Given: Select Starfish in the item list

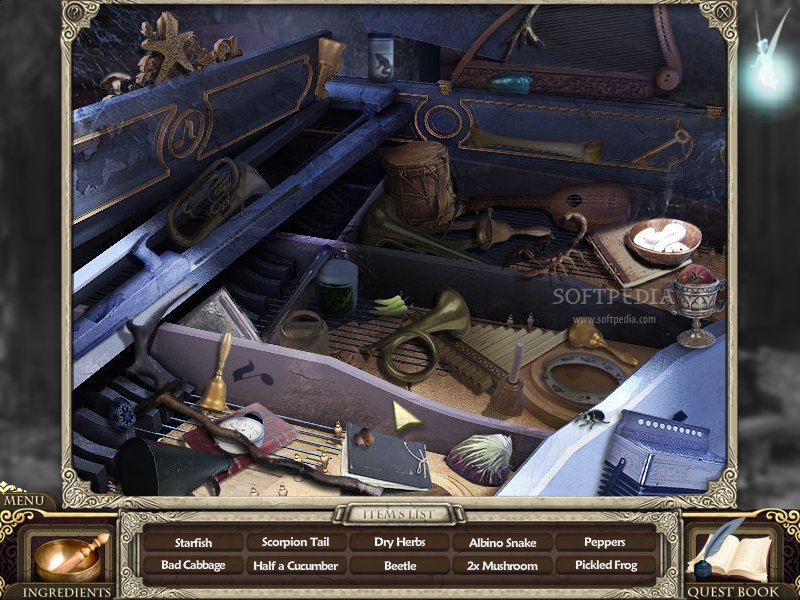Looking at the screenshot, I should coord(194,543).
